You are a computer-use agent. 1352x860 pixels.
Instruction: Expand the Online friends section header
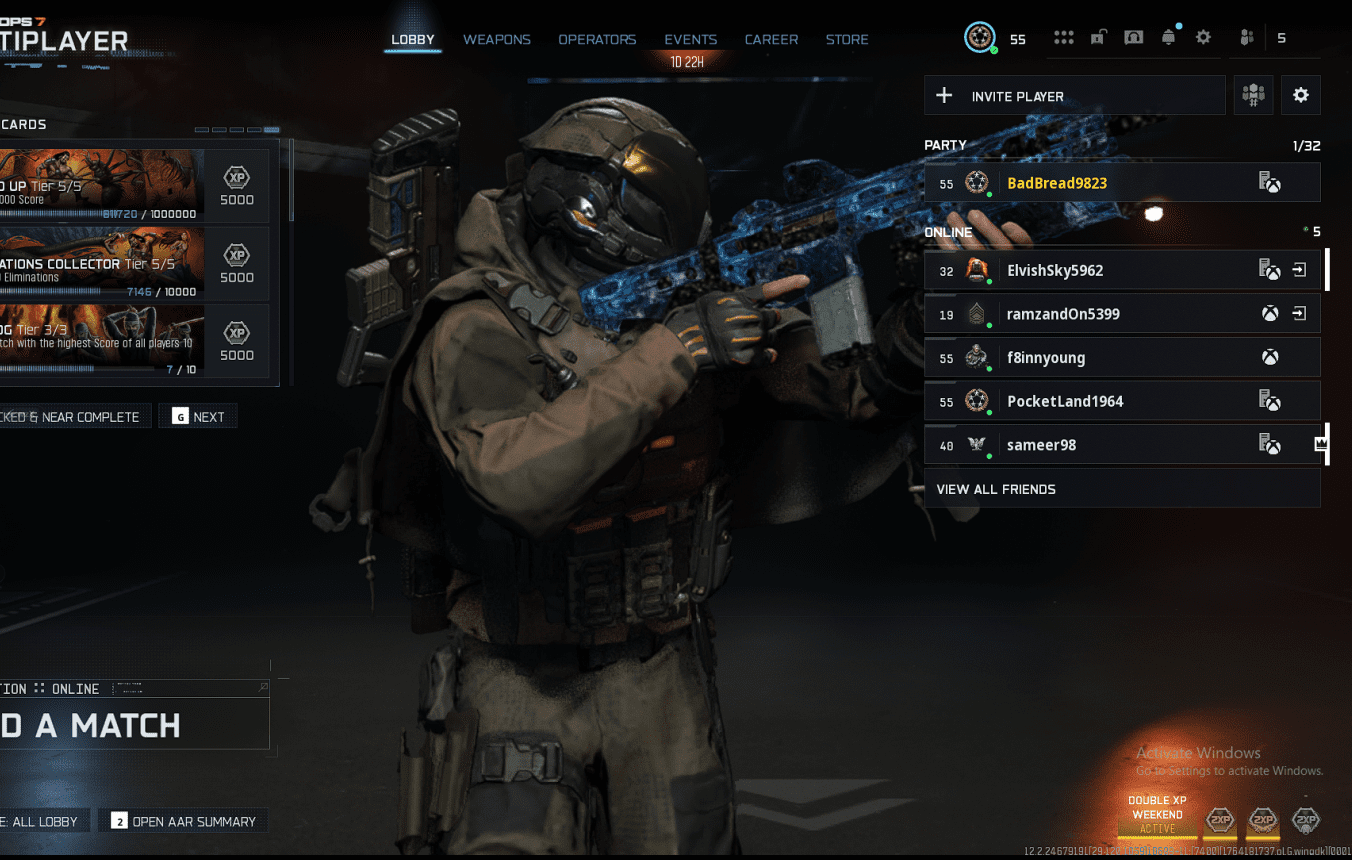[948, 231]
